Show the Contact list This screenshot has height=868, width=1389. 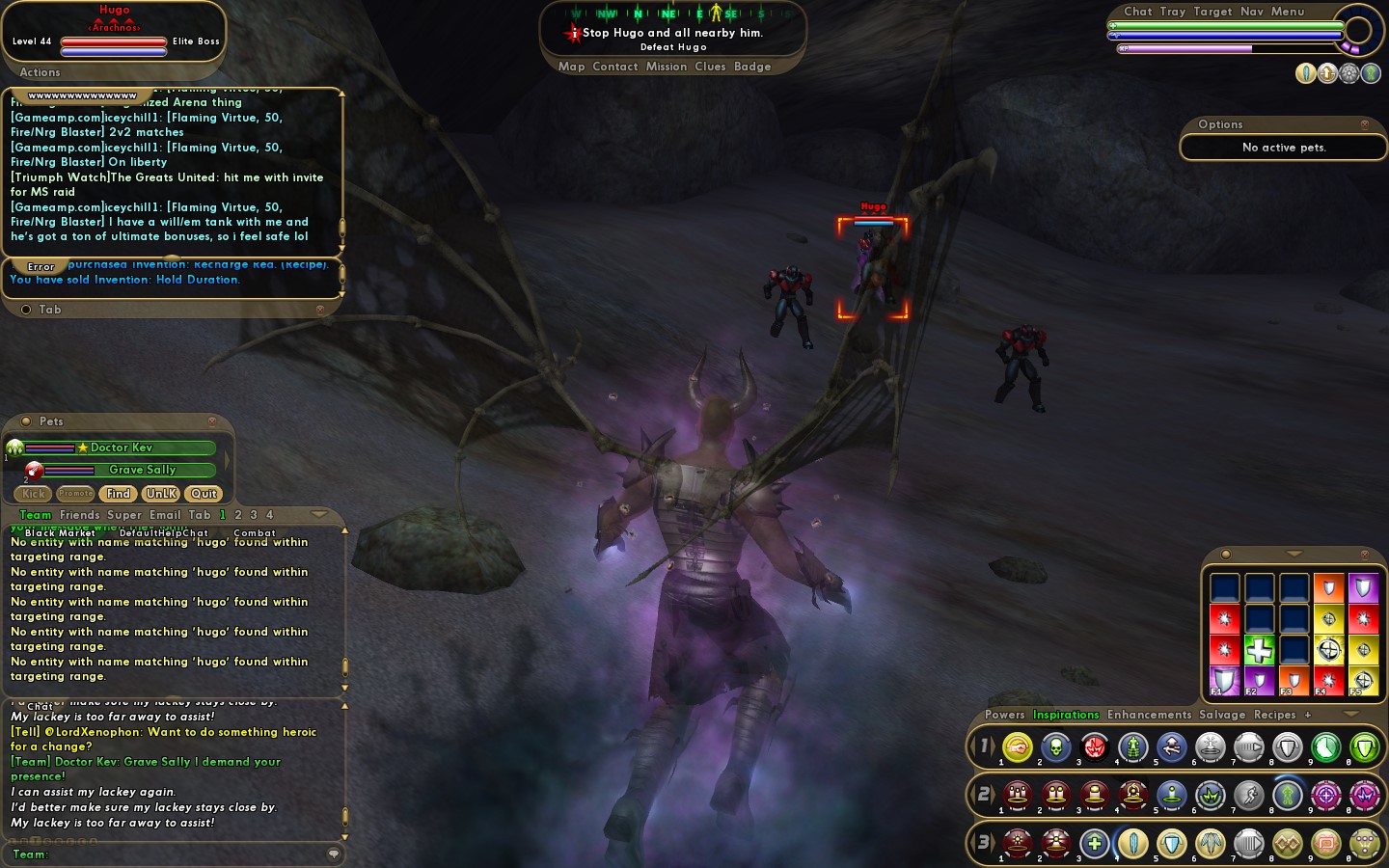pos(614,67)
